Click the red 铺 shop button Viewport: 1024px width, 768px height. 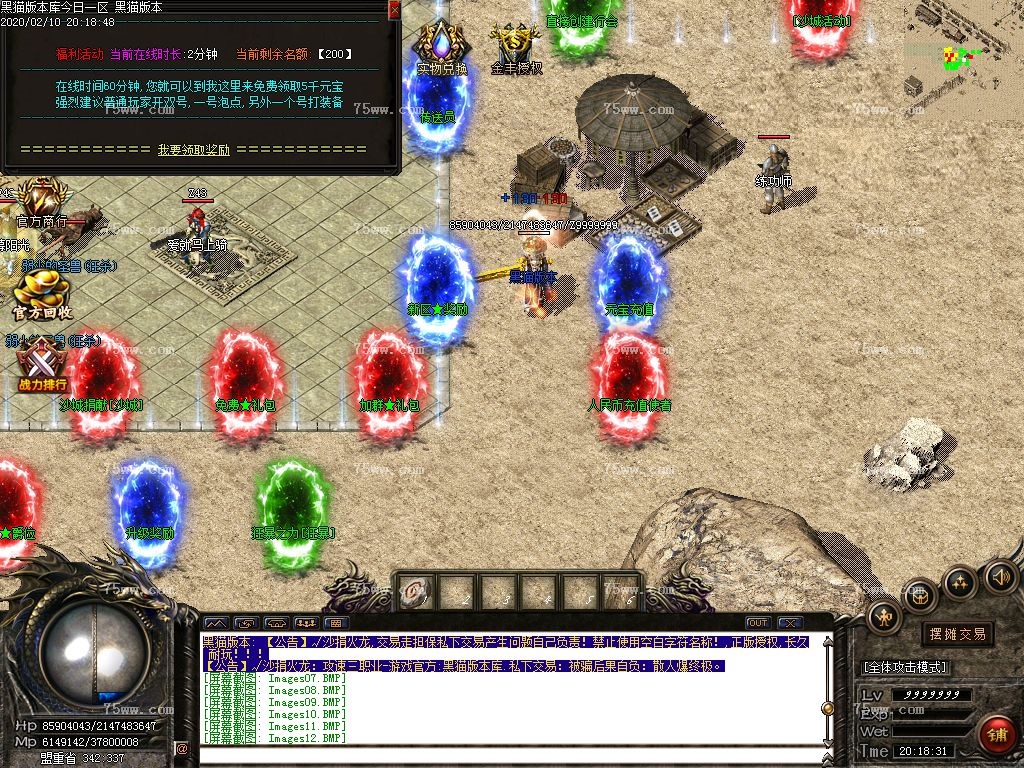tap(996, 735)
